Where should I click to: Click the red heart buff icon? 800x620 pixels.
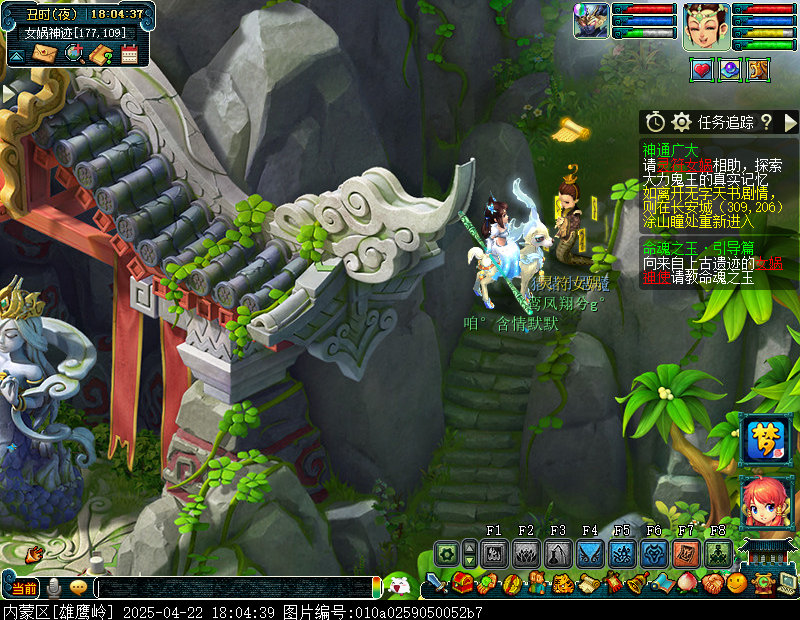click(702, 69)
